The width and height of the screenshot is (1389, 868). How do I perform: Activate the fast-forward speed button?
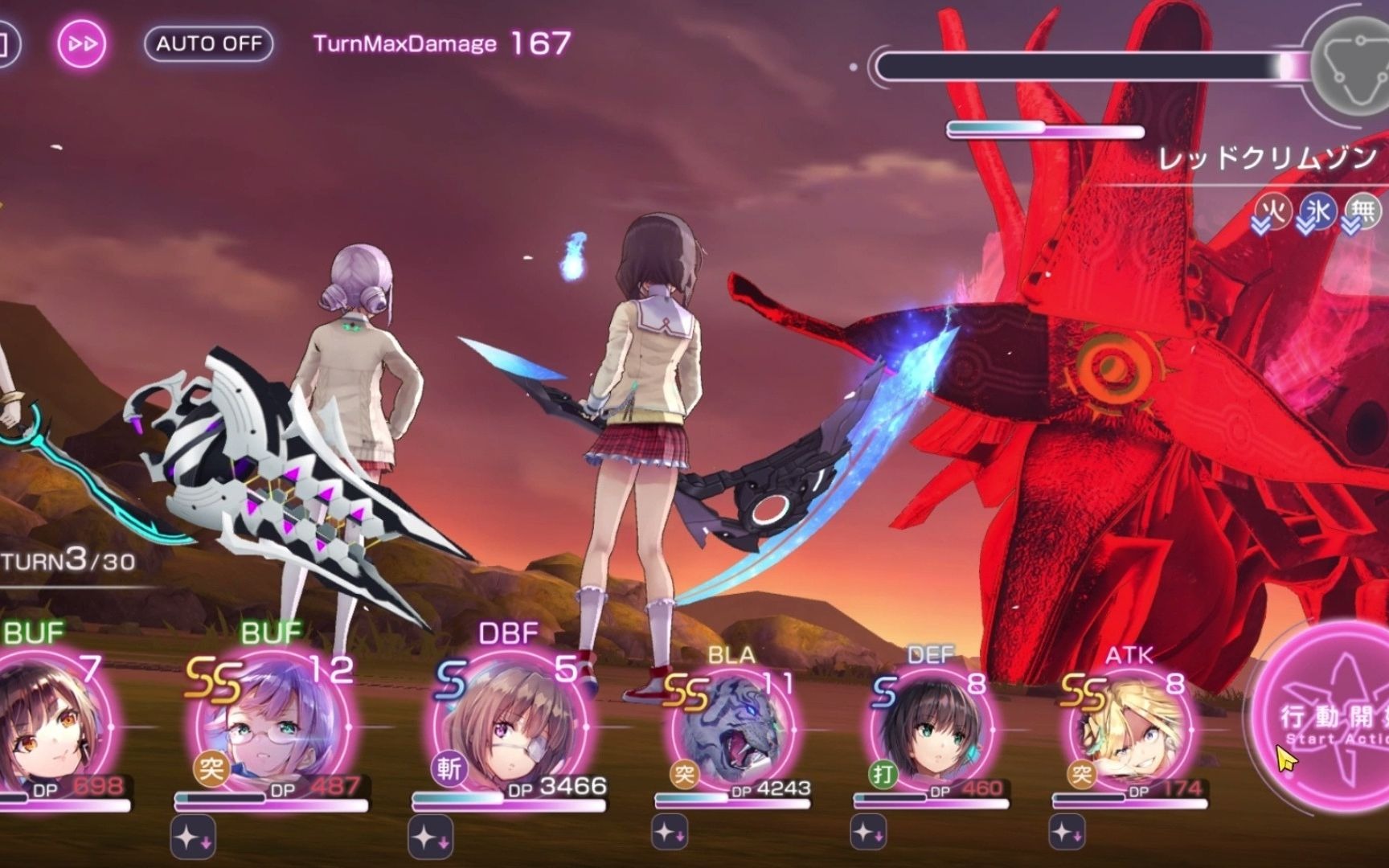point(82,43)
